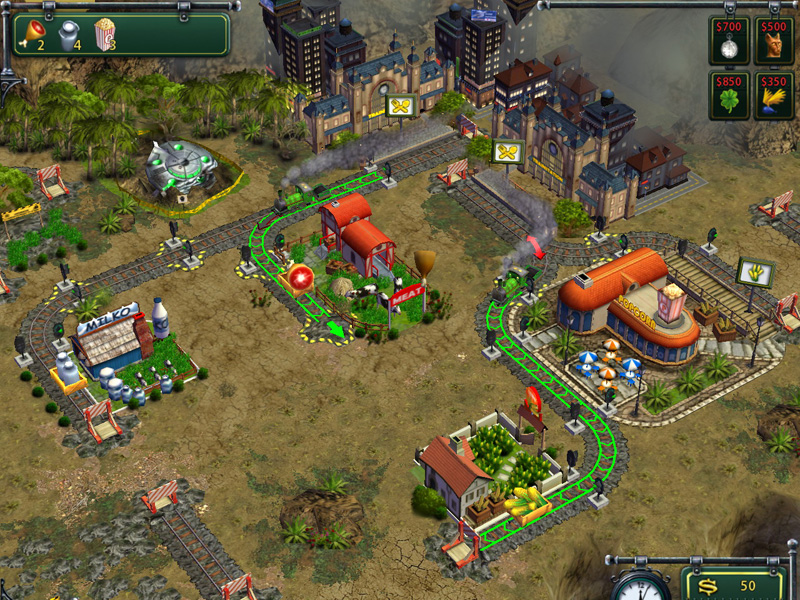Toggle the green track switch arrow
The height and width of the screenshot is (600, 800).
pyautogui.click(x=336, y=328)
